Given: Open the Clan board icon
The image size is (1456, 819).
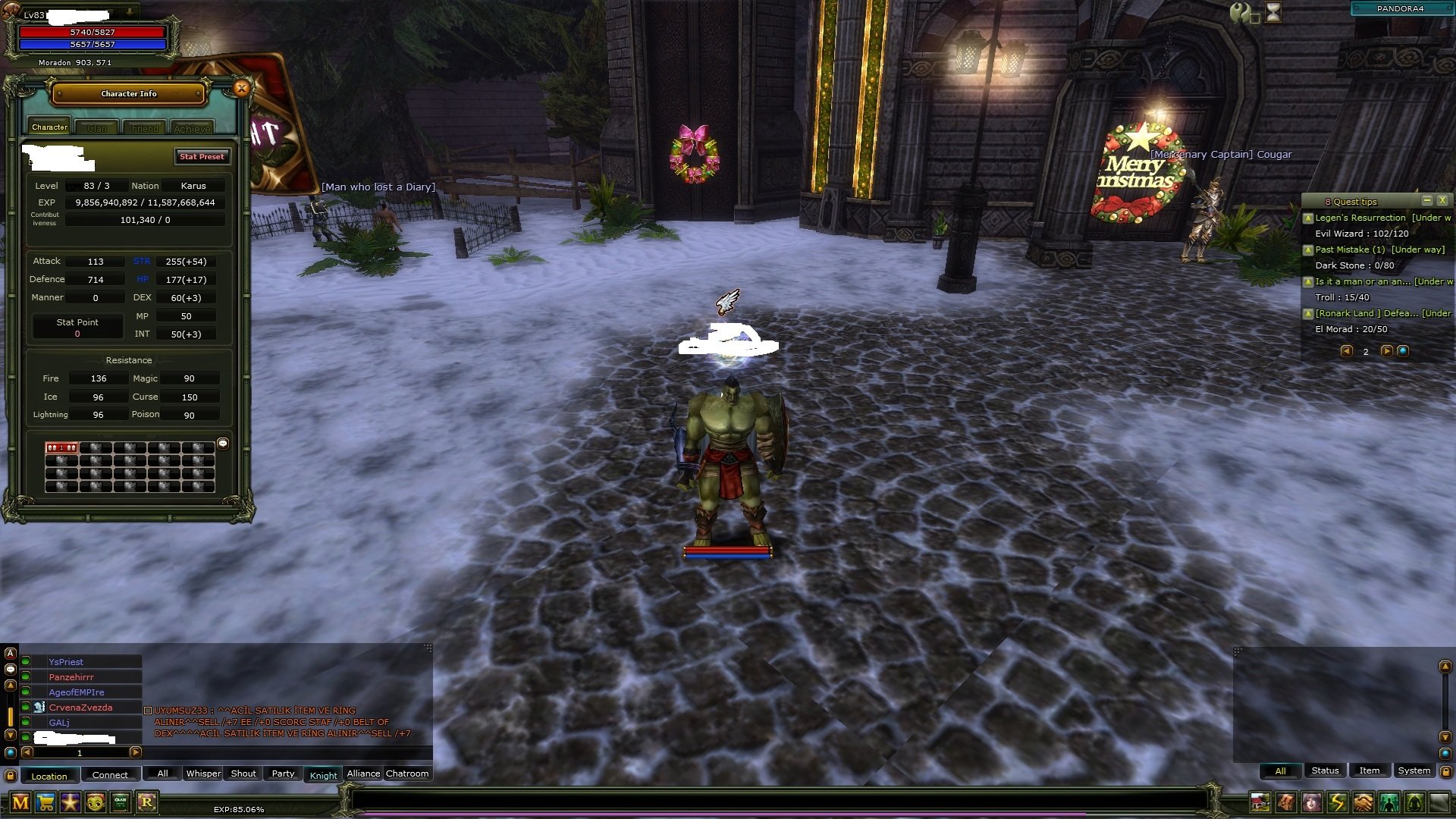Looking at the screenshot, I should (x=121, y=802).
